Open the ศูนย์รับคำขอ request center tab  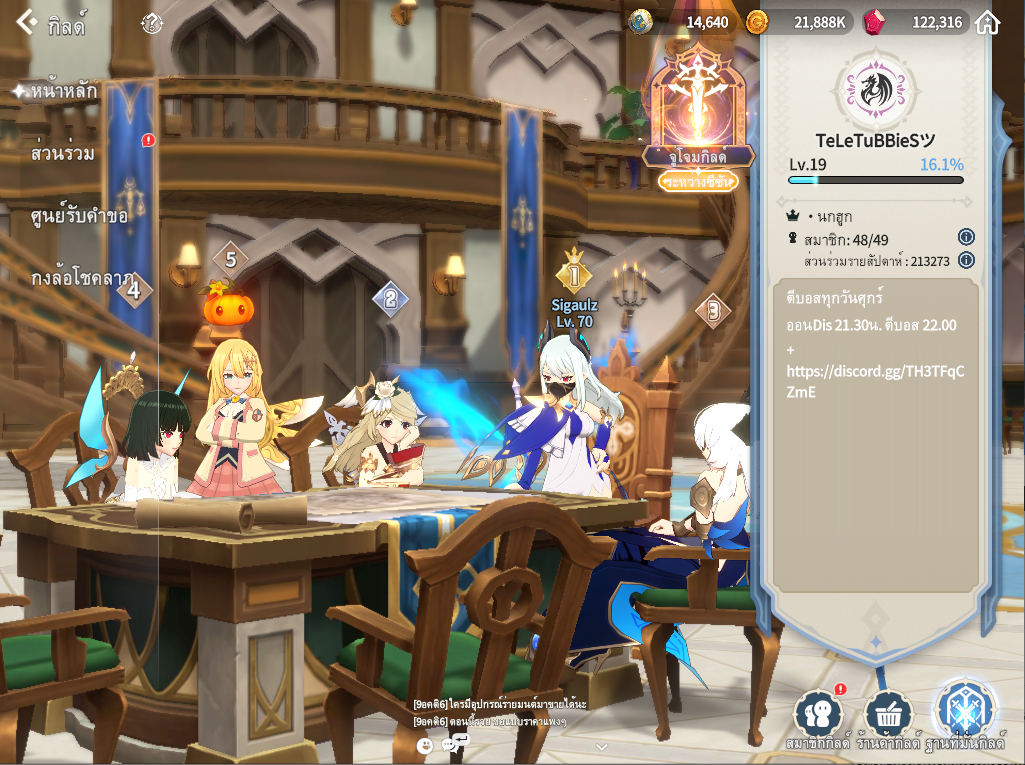coord(79,215)
